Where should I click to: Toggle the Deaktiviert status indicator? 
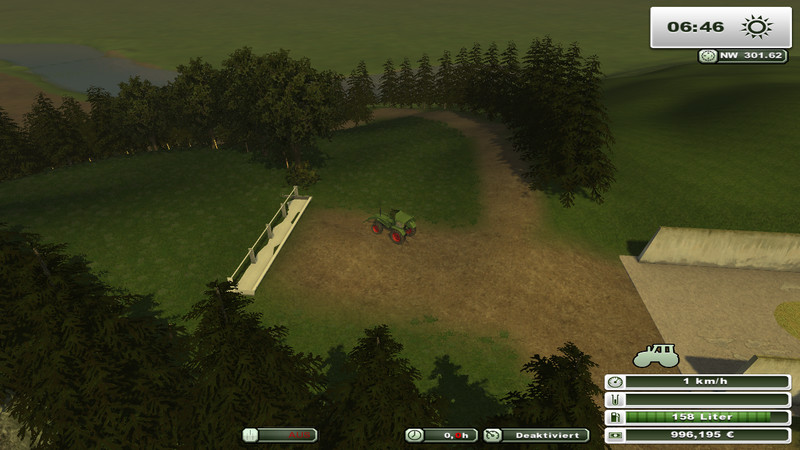coord(536,435)
